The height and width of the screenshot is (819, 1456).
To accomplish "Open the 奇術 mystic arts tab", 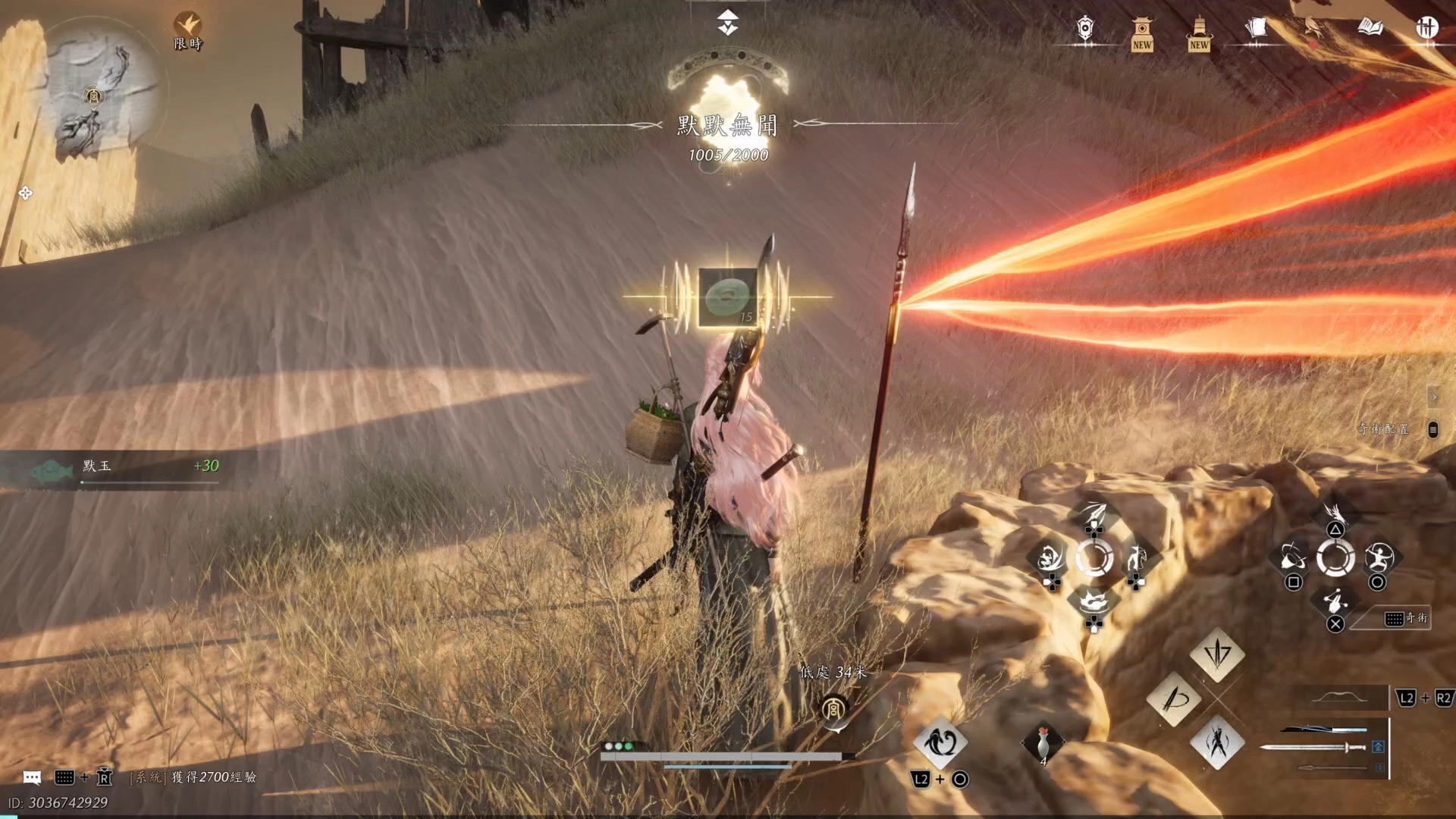I will click(x=1407, y=619).
